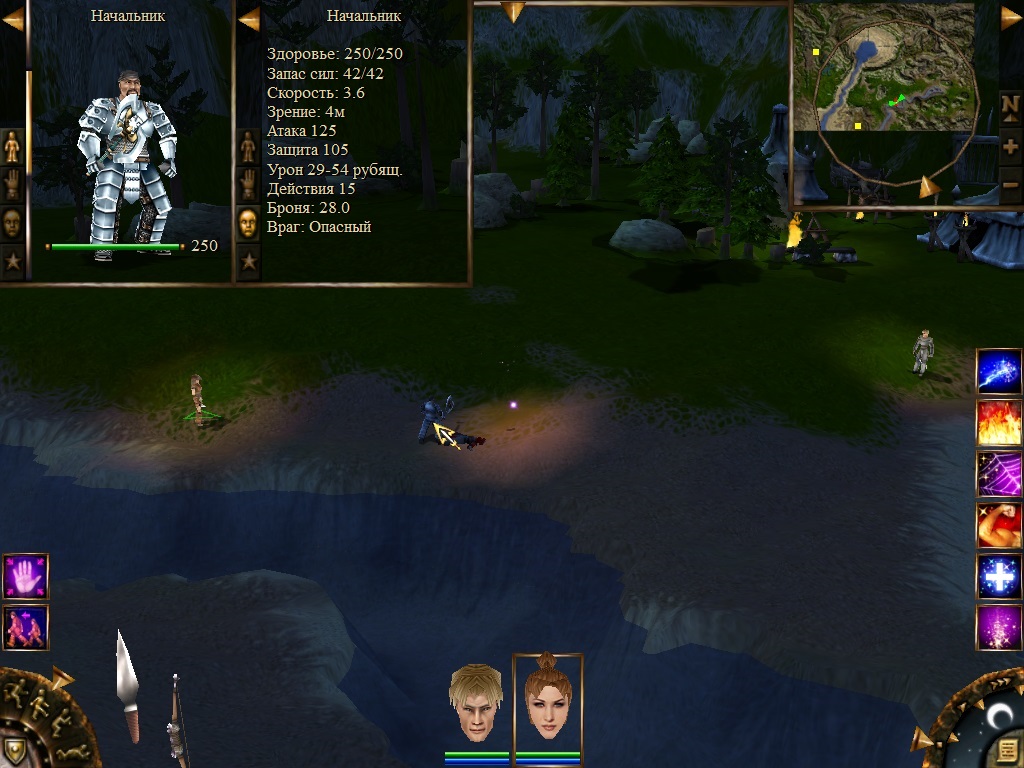
Task: Select the purple spider web spell
Action: [999, 474]
